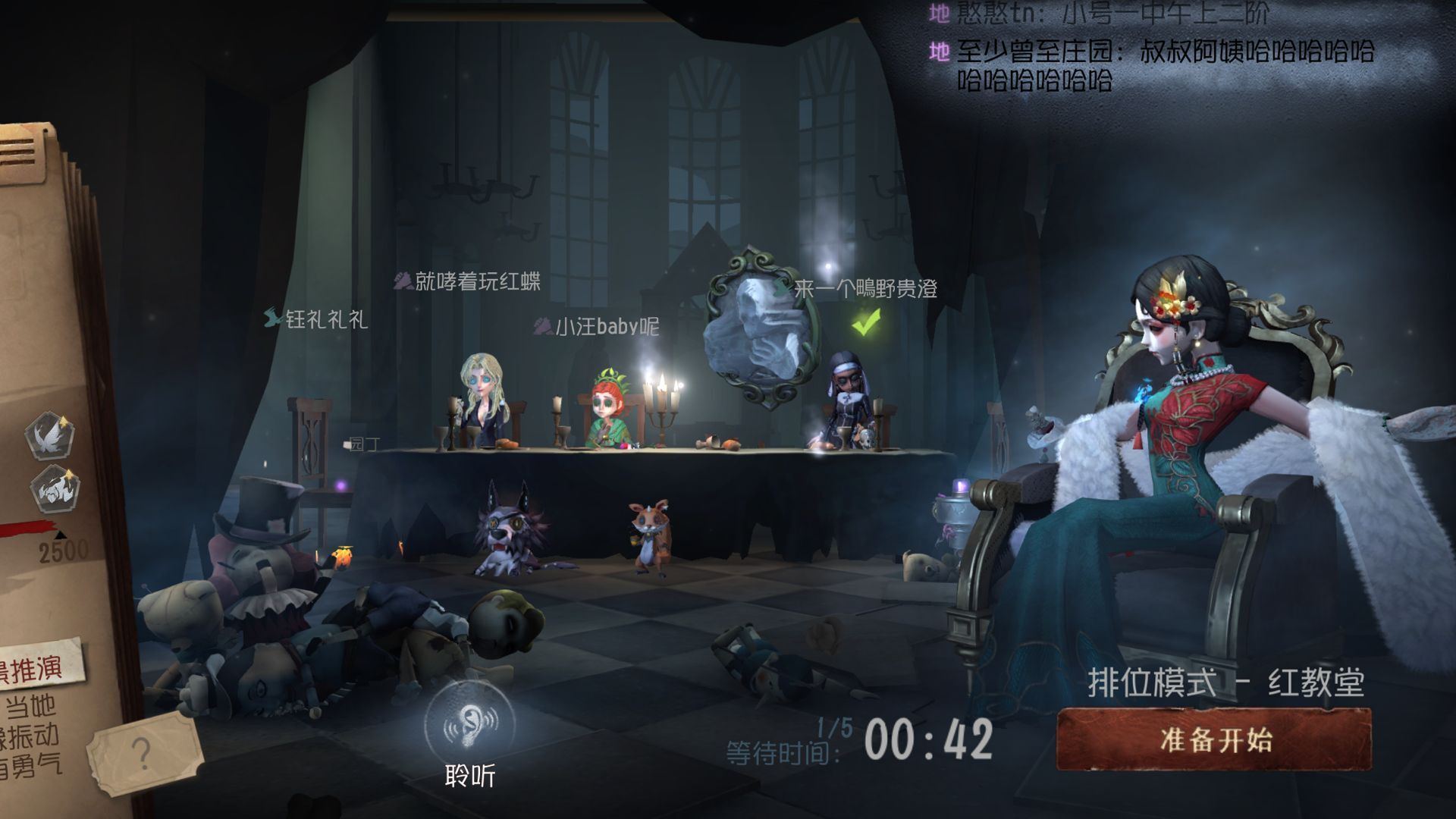Click the 准备开始 ready button
1456x819 pixels.
click(1214, 739)
